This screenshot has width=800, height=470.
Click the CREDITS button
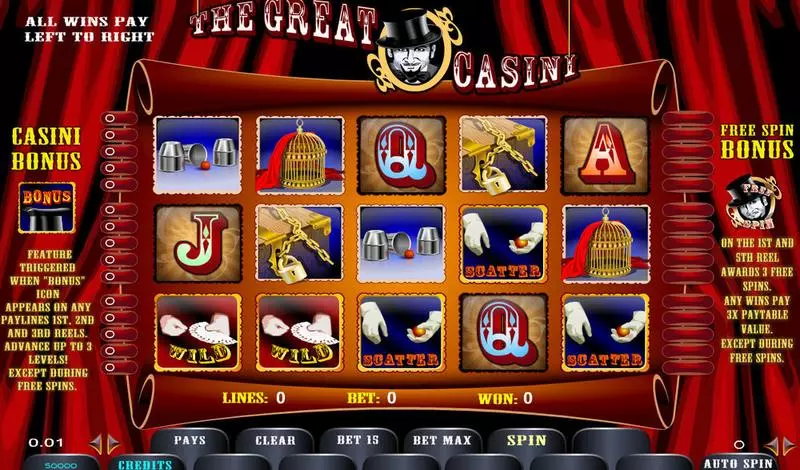coord(145,464)
